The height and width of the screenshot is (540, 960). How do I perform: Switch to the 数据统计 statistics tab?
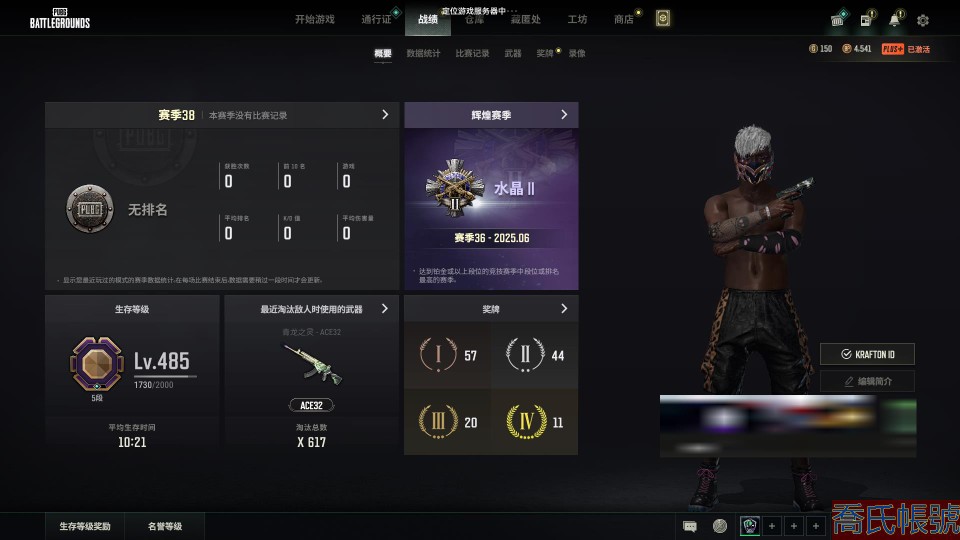tap(423, 53)
